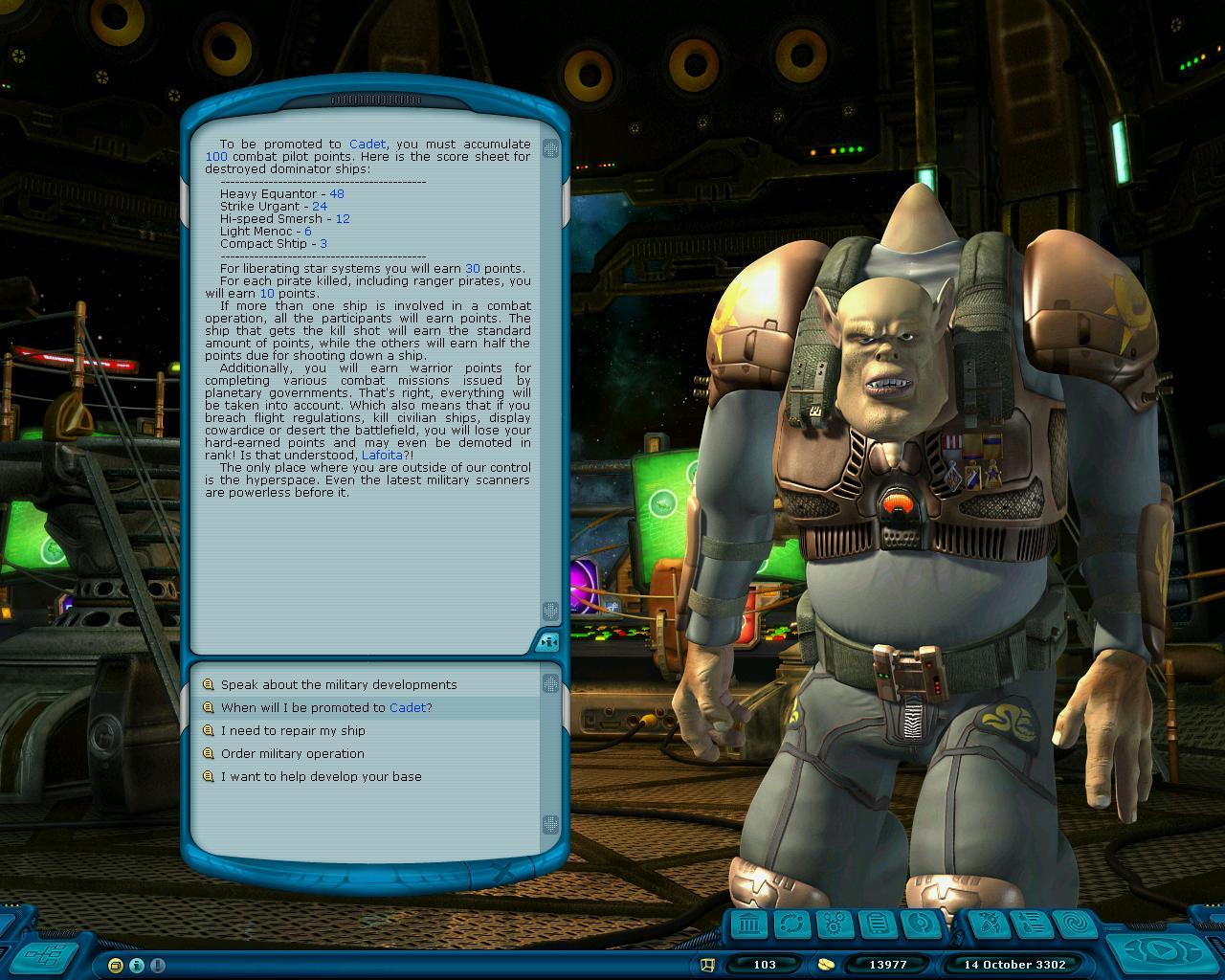Open the circular arrows toolbar button
The height and width of the screenshot is (980, 1225).
793,924
